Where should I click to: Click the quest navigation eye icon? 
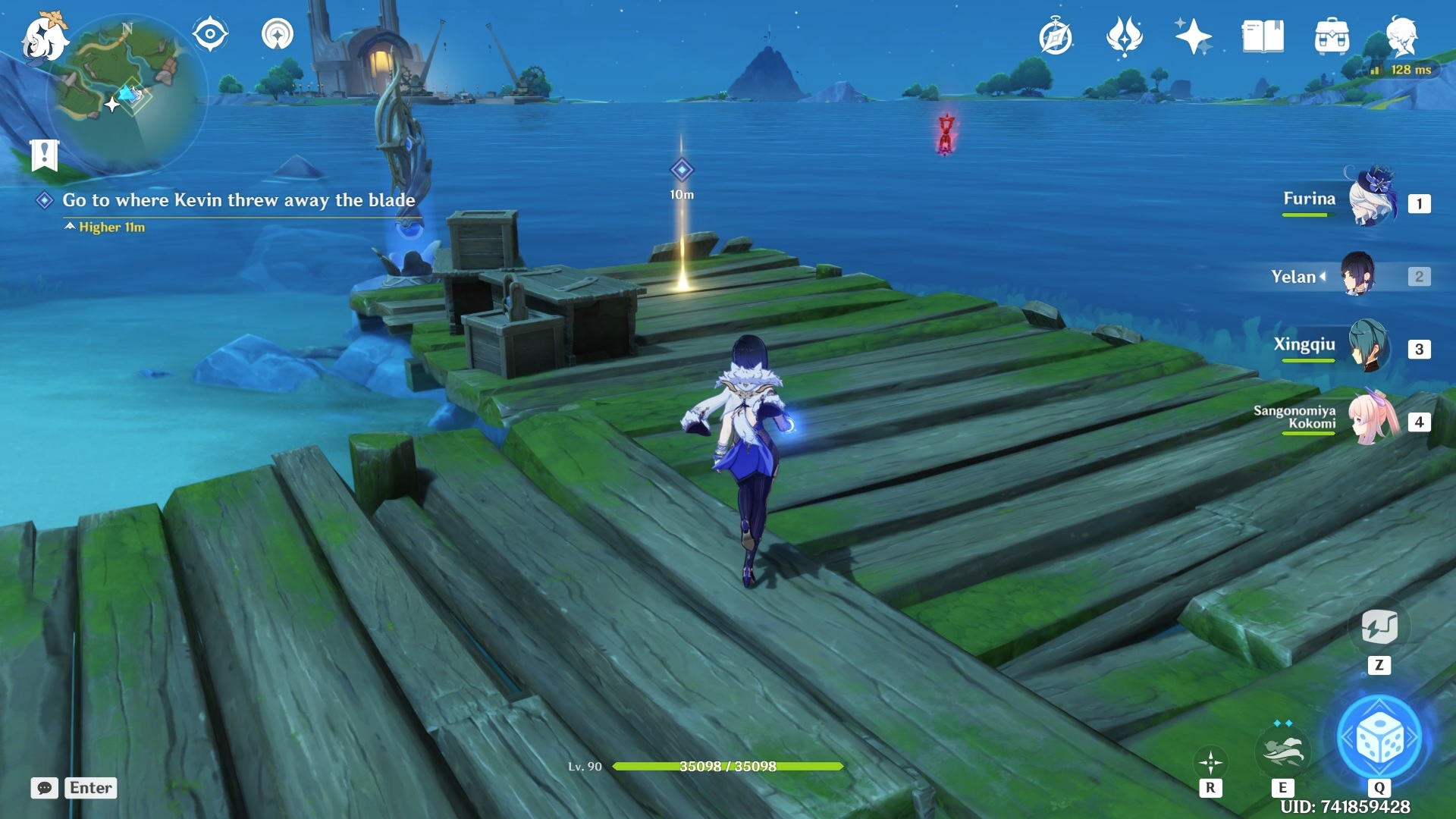pyautogui.click(x=210, y=34)
